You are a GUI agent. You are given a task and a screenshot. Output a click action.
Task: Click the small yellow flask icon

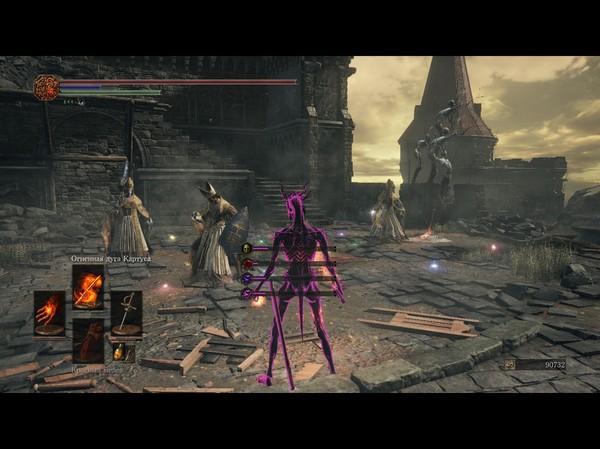(122, 351)
